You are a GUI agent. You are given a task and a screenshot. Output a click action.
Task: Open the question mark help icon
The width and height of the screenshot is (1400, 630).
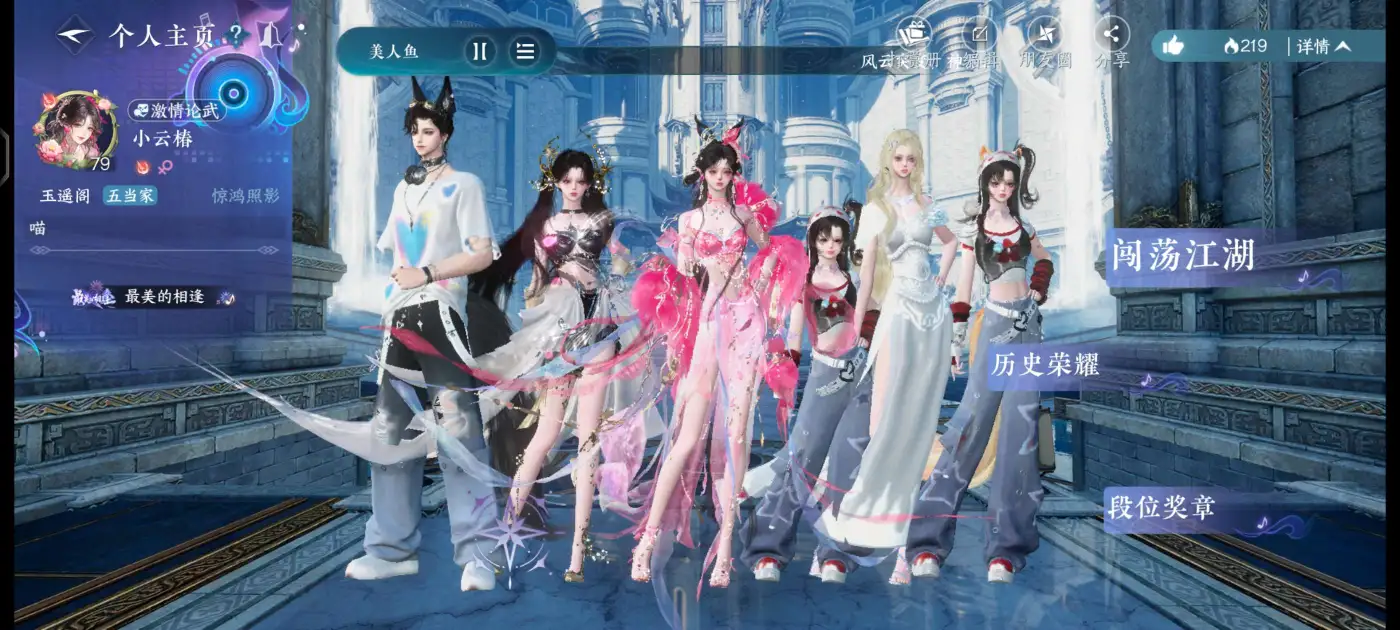(x=236, y=36)
